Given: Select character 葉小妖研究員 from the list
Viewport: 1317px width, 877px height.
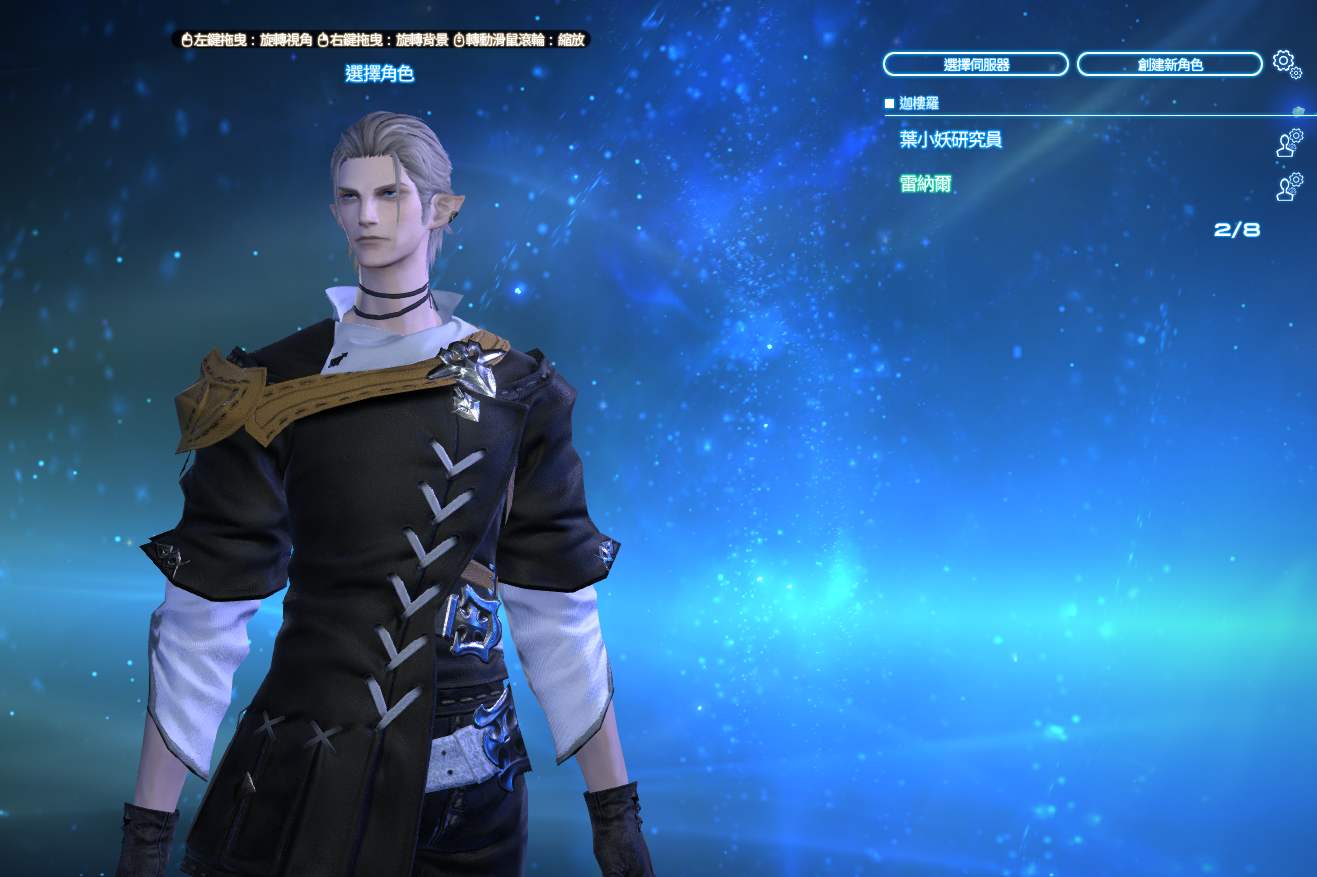Looking at the screenshot, I should coord(950,140).
